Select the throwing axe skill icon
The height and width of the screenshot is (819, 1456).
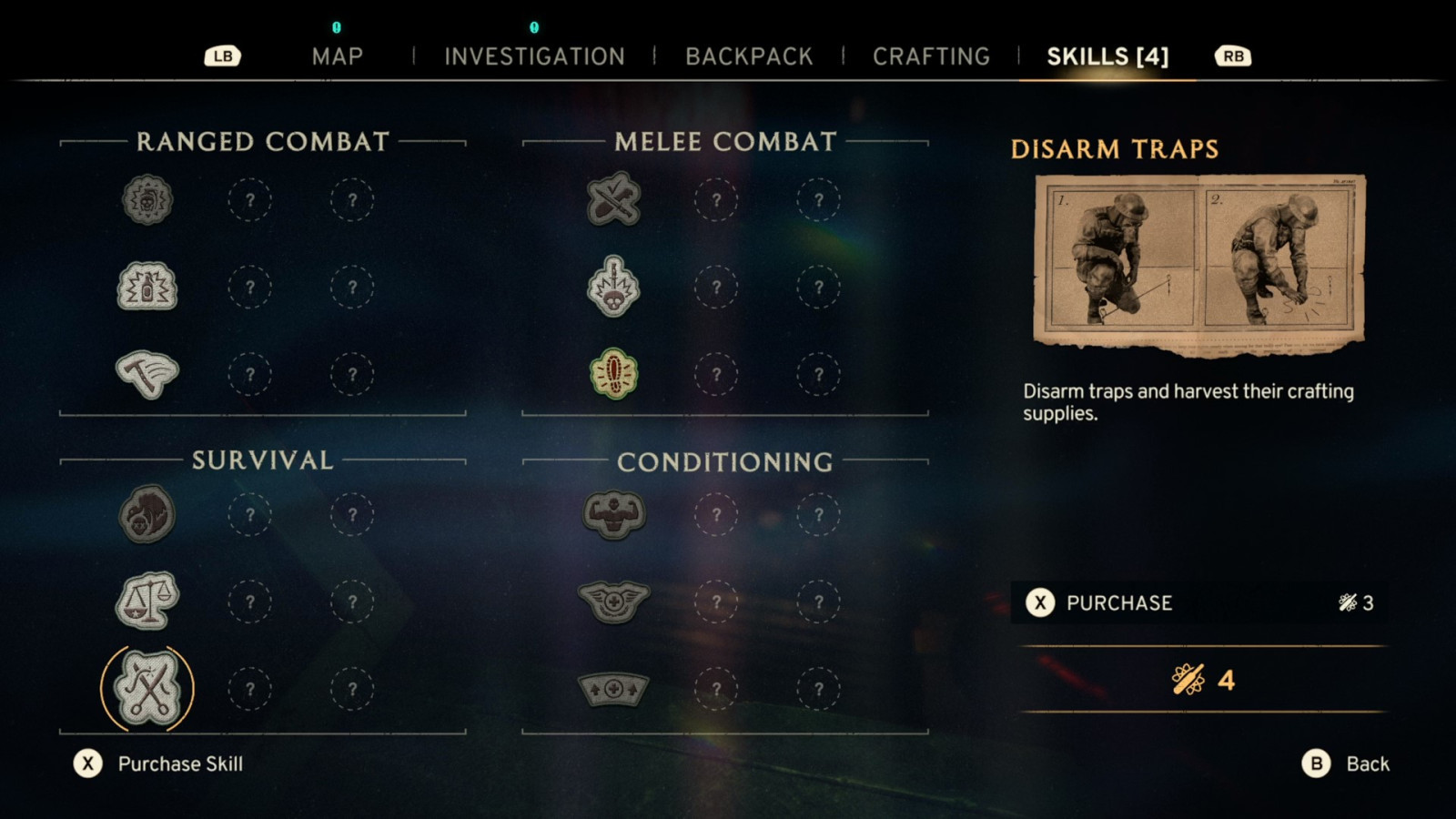pos(147,374)
